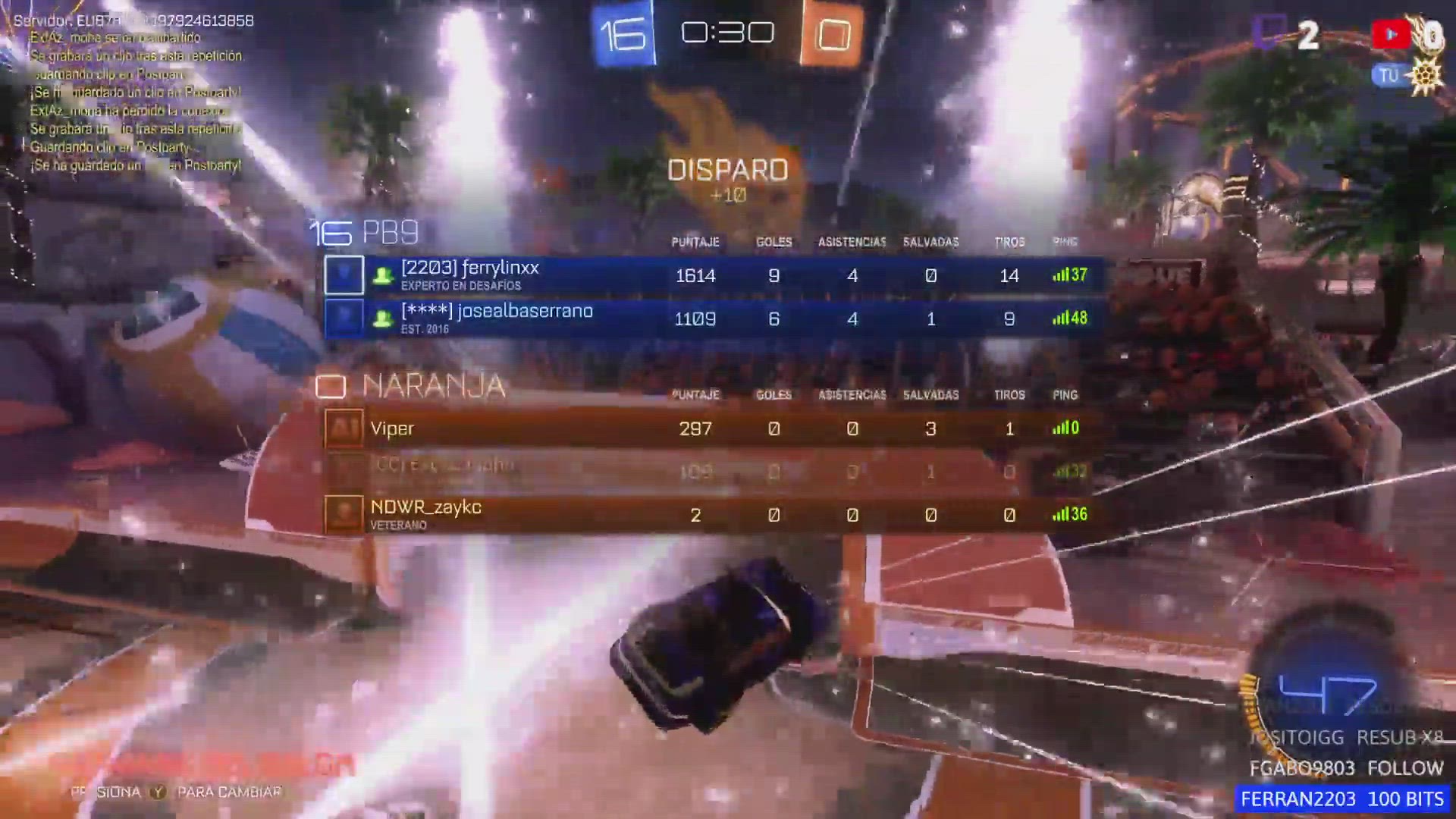Select ferrylinxx's scoreboard row
Image resolution: width=1456 pixels, height=819 pixels.
pyautogui.click(x=713, y=275)
